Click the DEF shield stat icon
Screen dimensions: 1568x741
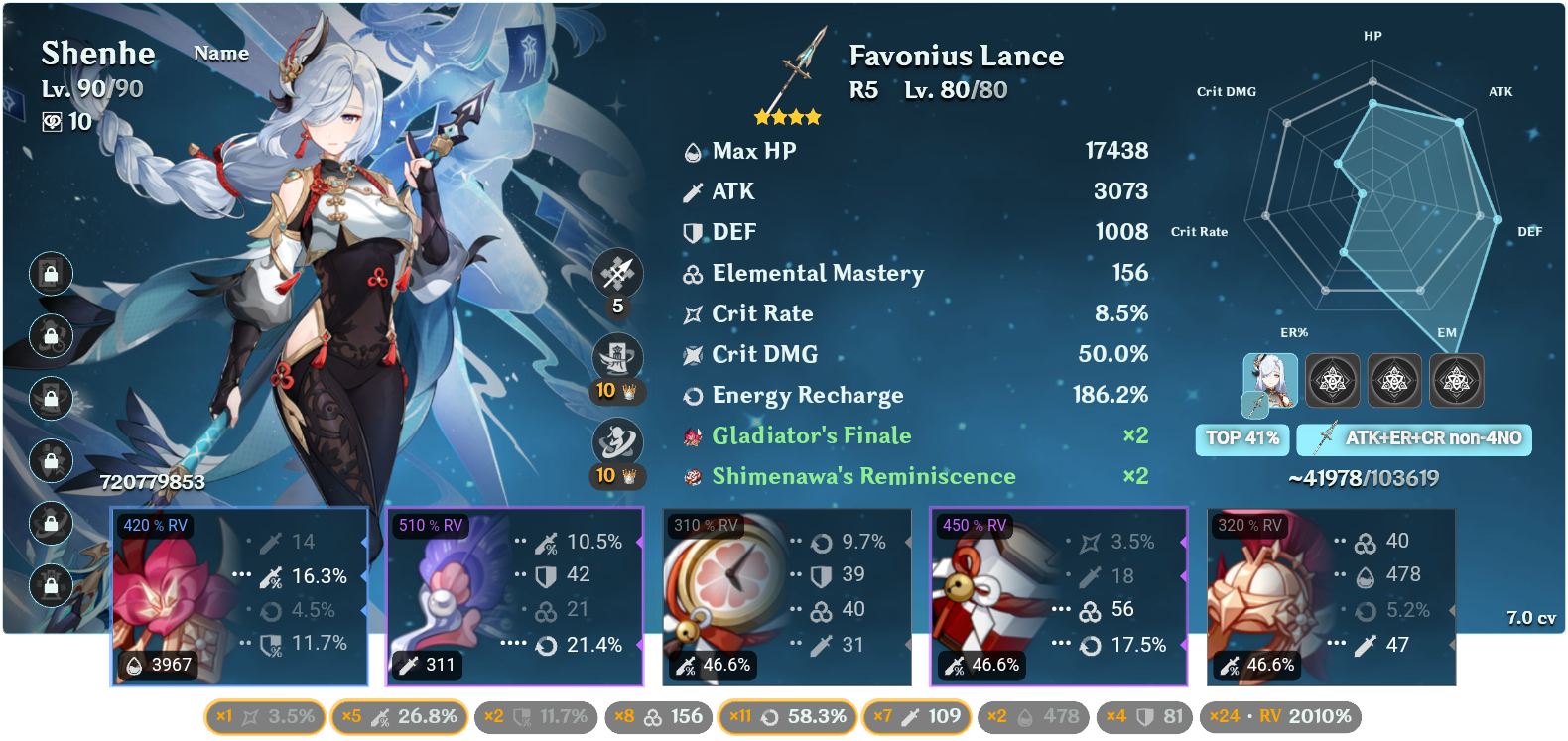[x=691, y=232]
